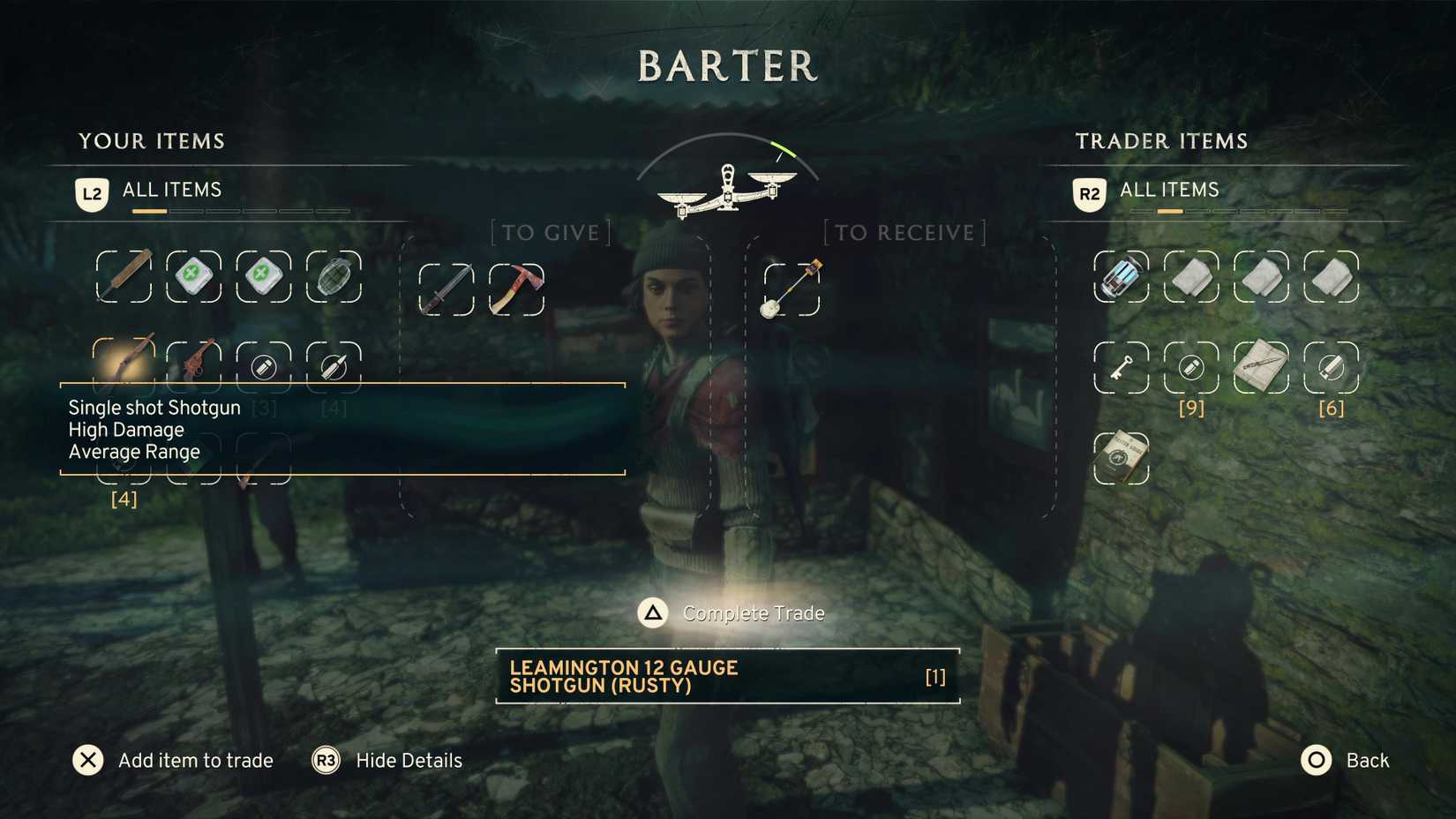Select the pistol ammo marked [9]

(x=1191, y=366)
